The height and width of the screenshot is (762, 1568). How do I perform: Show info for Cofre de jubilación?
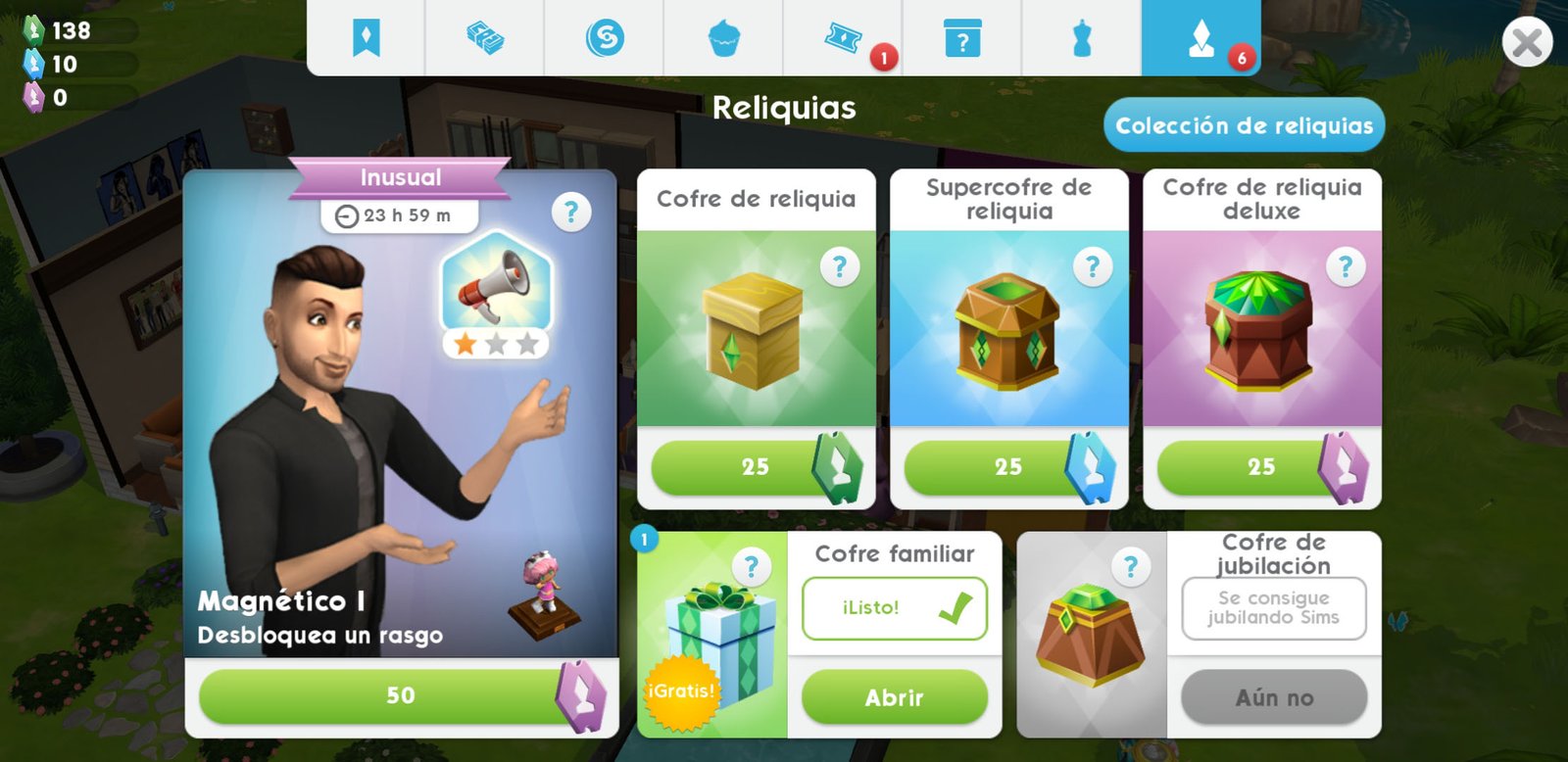tap(1131, 567)
